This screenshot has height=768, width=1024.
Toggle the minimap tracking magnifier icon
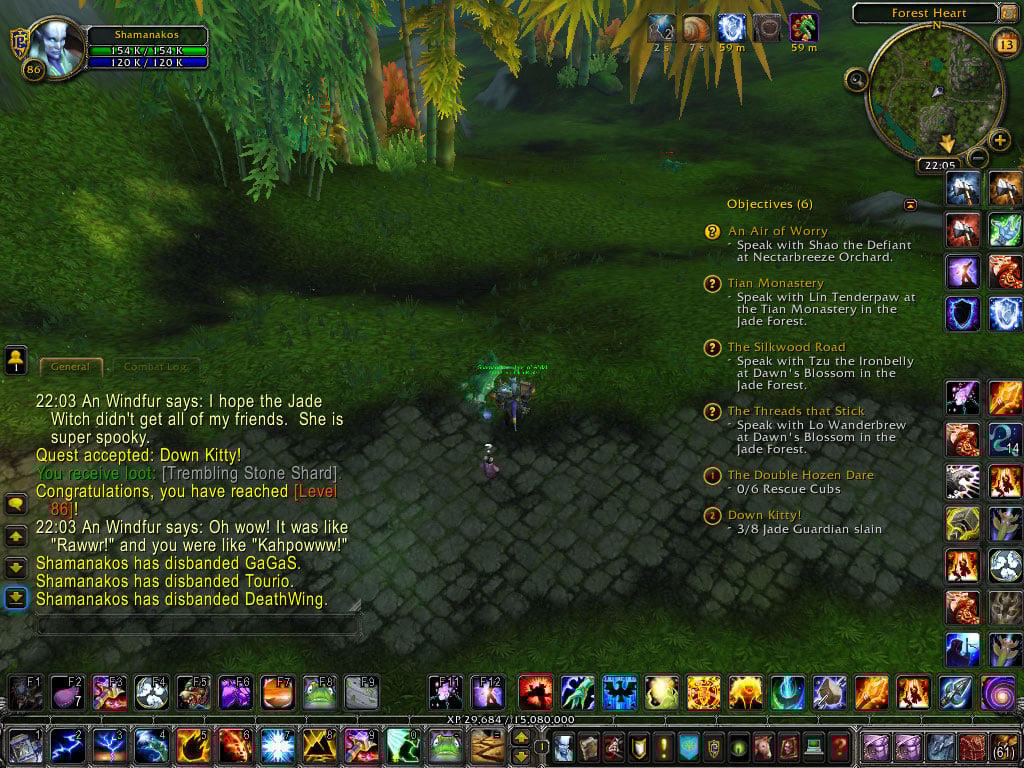tap(856, 80)
